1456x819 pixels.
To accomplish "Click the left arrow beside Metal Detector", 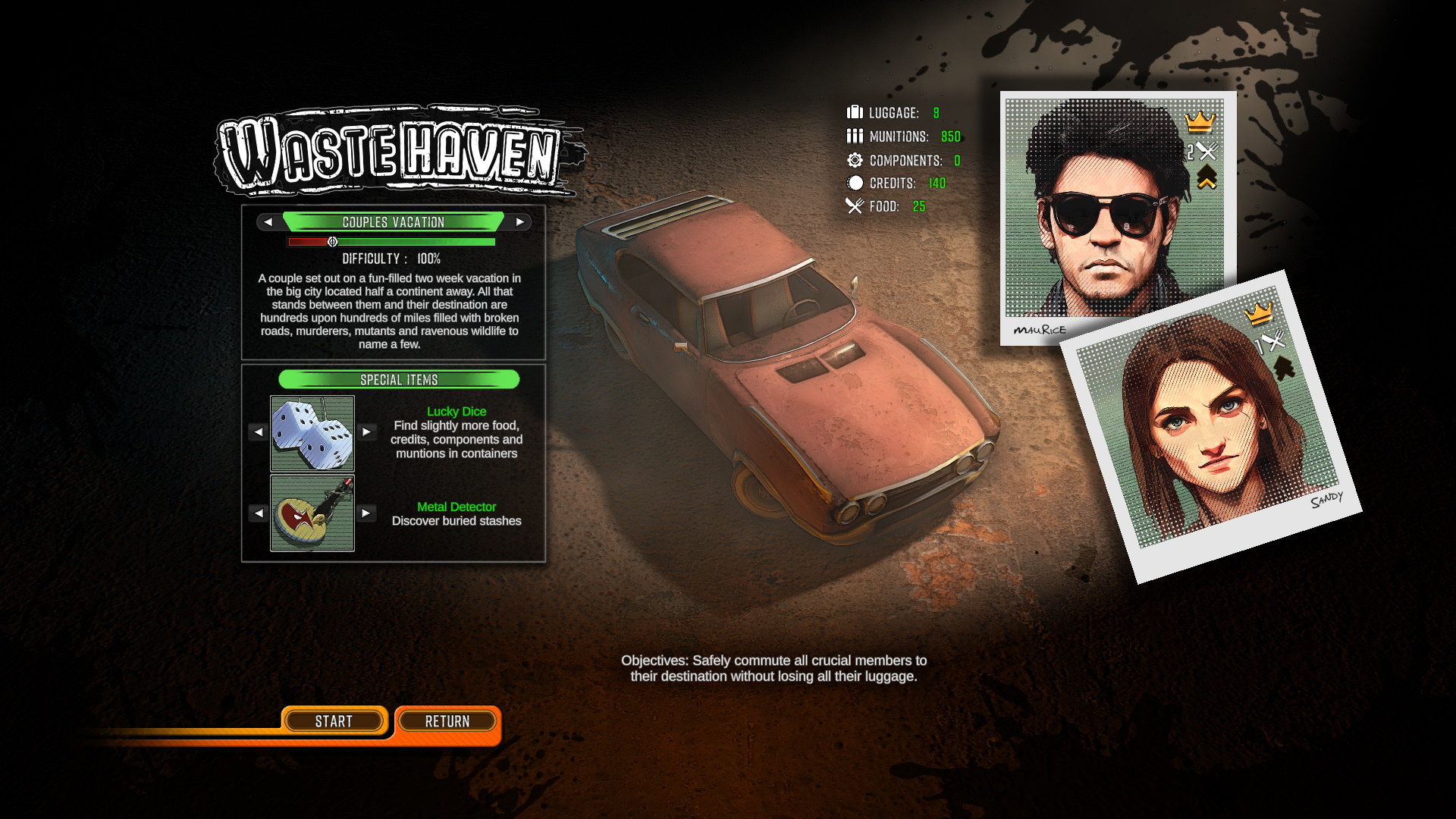I will point(258,513).
